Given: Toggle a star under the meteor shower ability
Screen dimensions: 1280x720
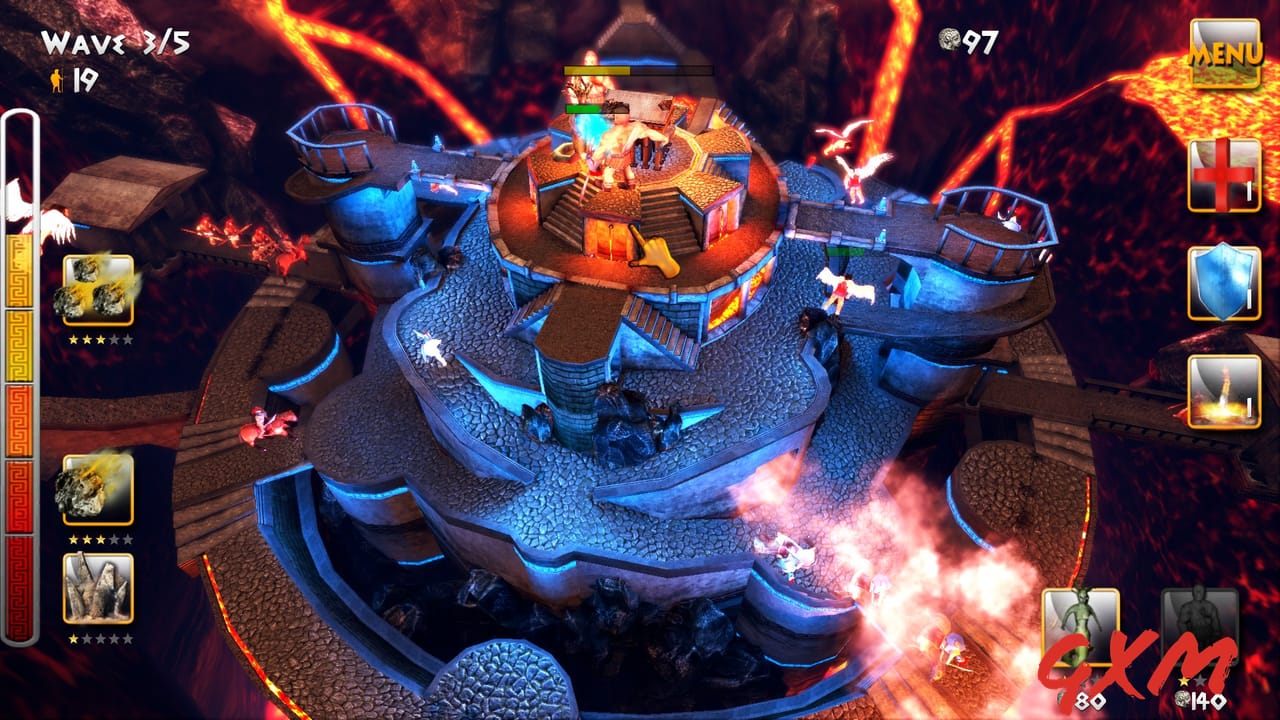Looking at the screenshot, I should pos(100,340).
